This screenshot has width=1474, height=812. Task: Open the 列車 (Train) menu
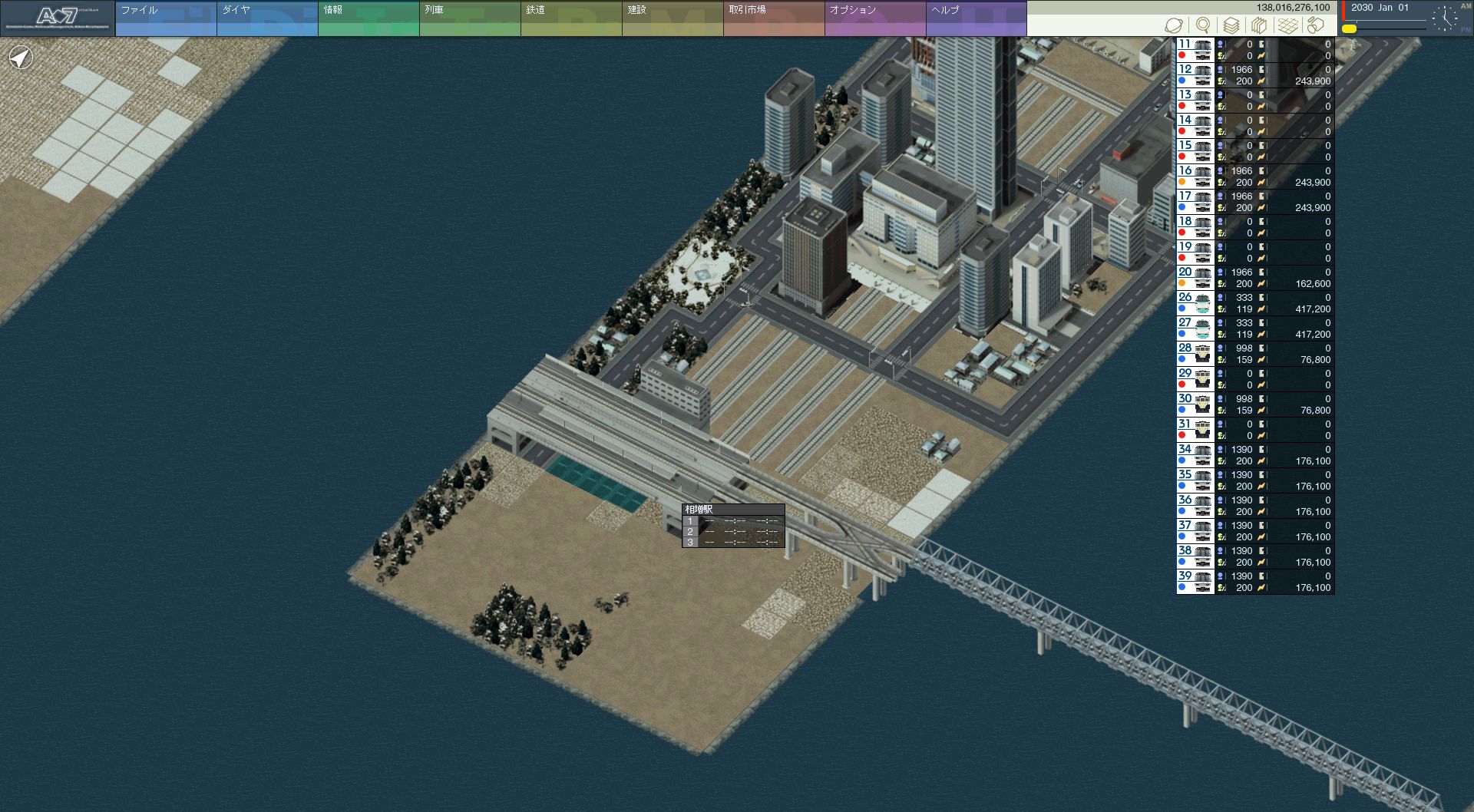point(469,18)
